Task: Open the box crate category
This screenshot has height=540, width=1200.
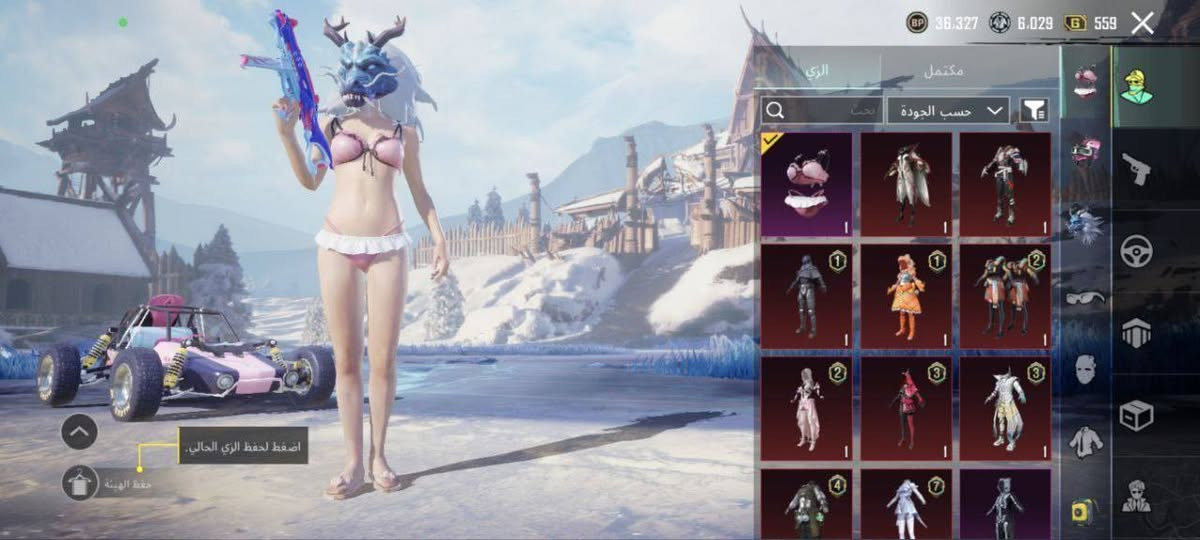Action: pyautogui.click(x=1136, y=414)
